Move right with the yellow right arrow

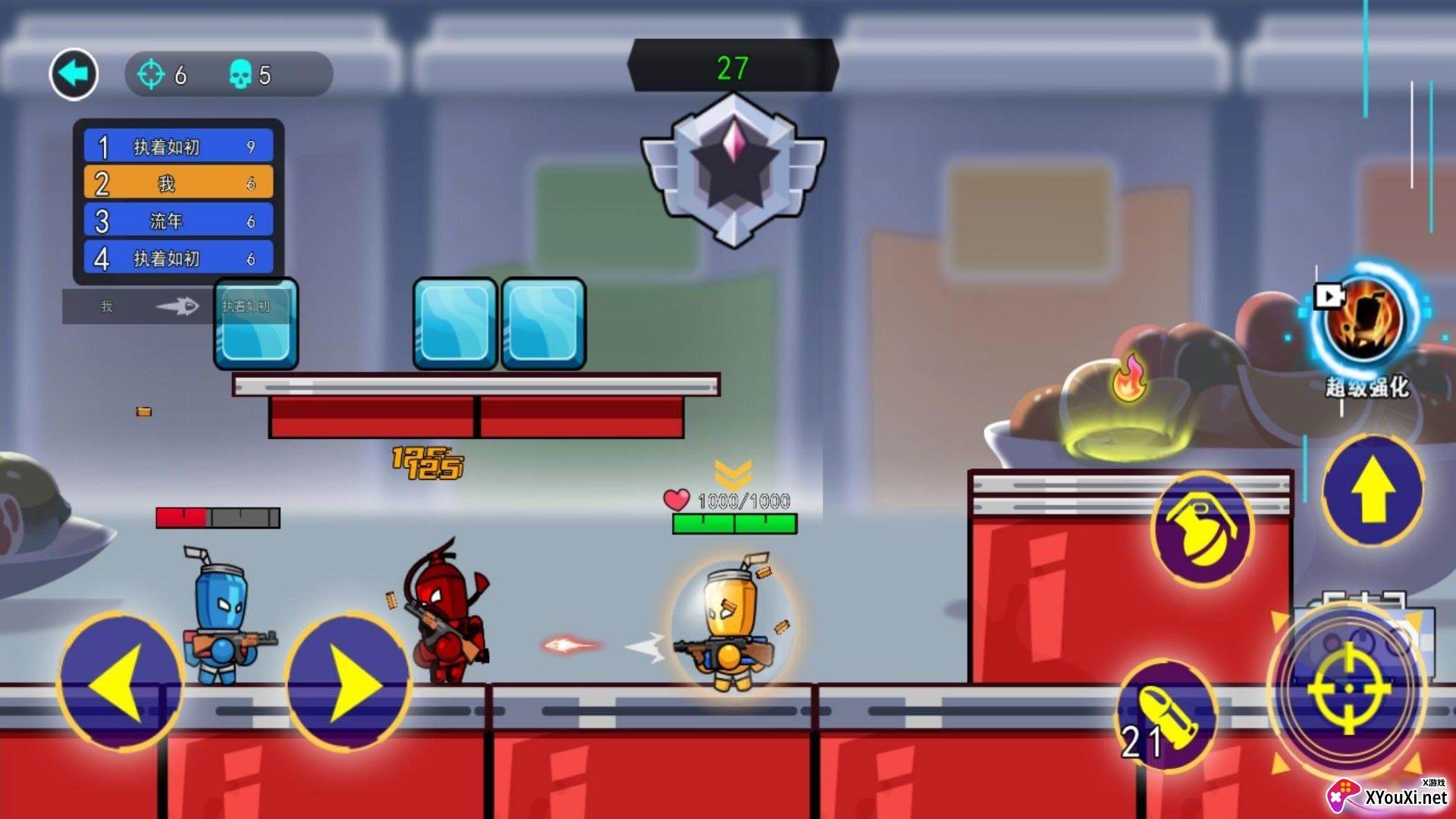tap(349, 682)
